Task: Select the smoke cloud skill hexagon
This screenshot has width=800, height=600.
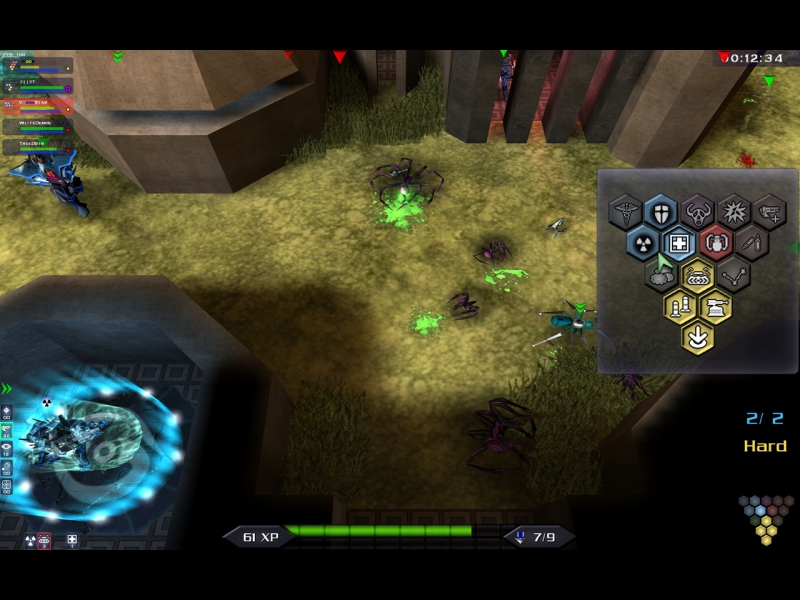Action: (660, 275)
